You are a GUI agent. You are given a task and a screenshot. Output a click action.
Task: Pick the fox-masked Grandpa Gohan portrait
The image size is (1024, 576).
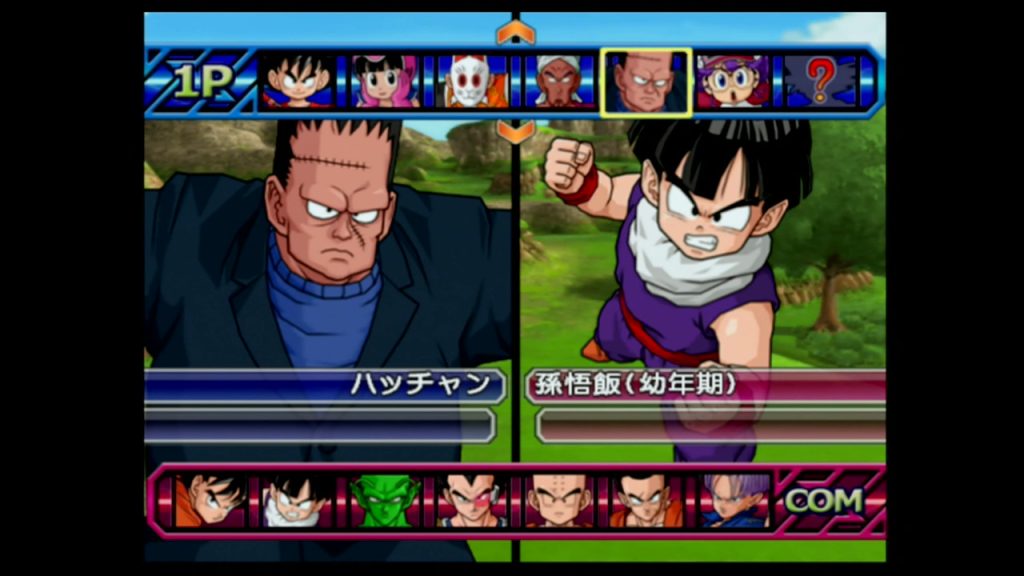click(473, 82)
